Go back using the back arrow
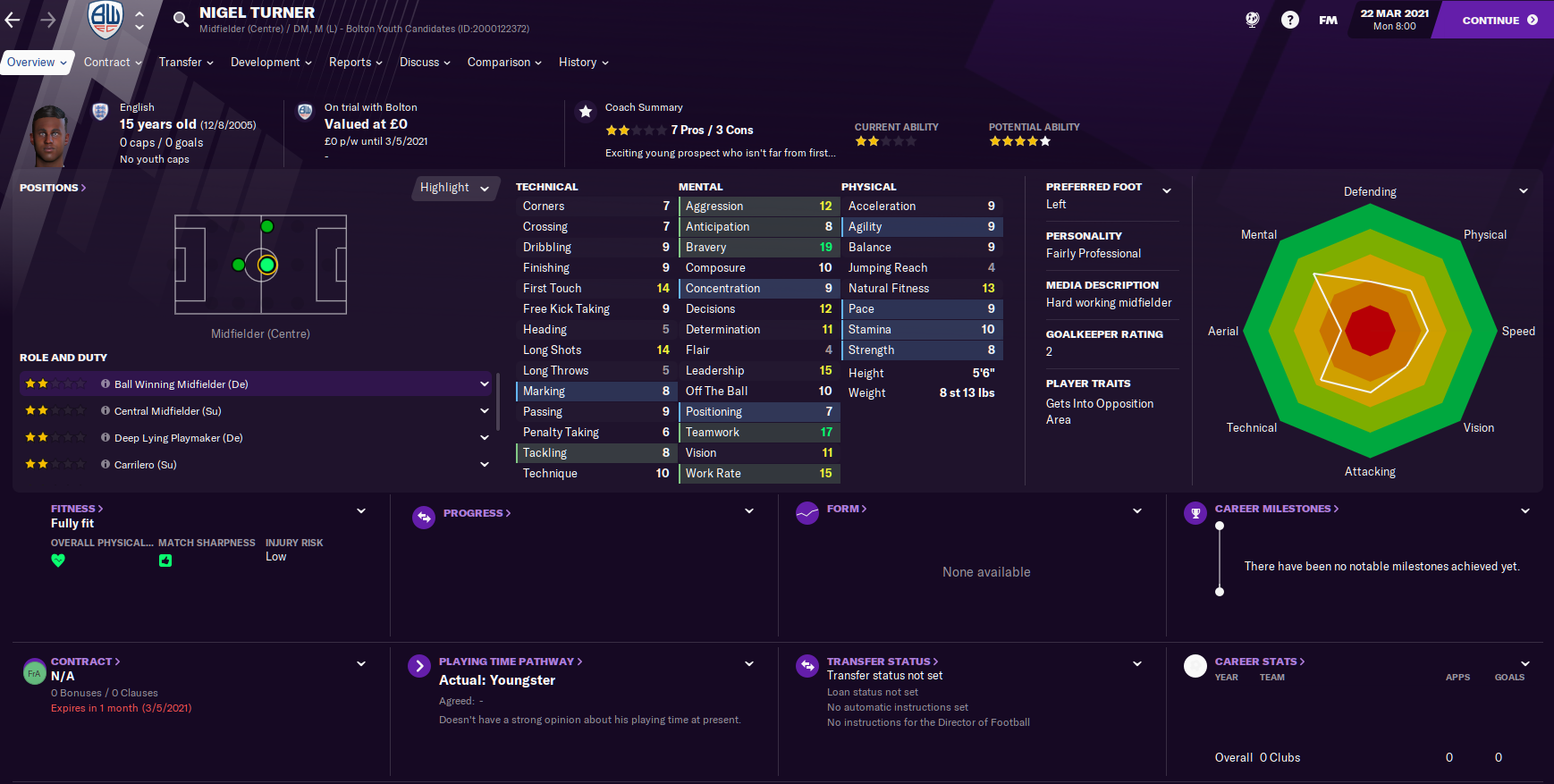Image resolution: width=1554 pixels, height=784 pixels. [x=13, y=20]
